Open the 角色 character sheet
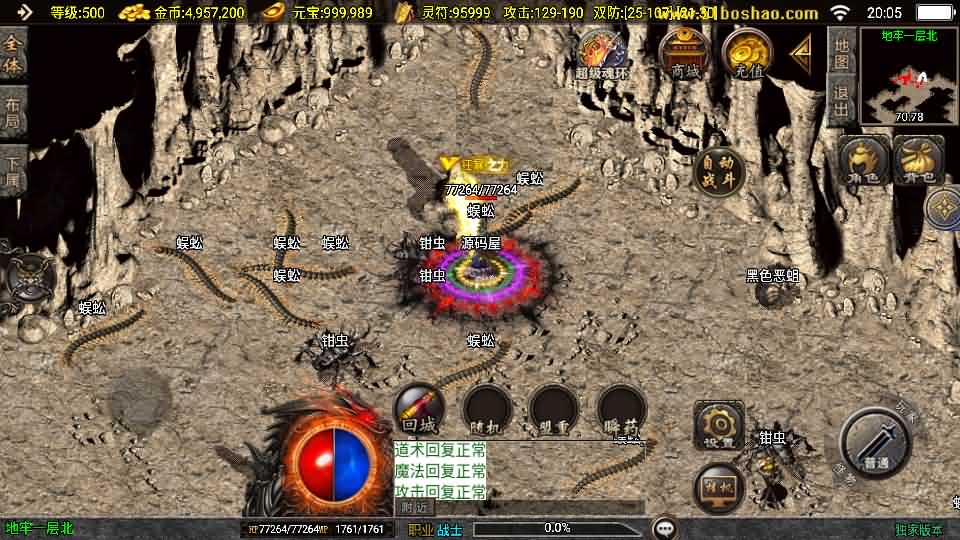Viewport: 960px width, 540px height. tap(864, 160)
